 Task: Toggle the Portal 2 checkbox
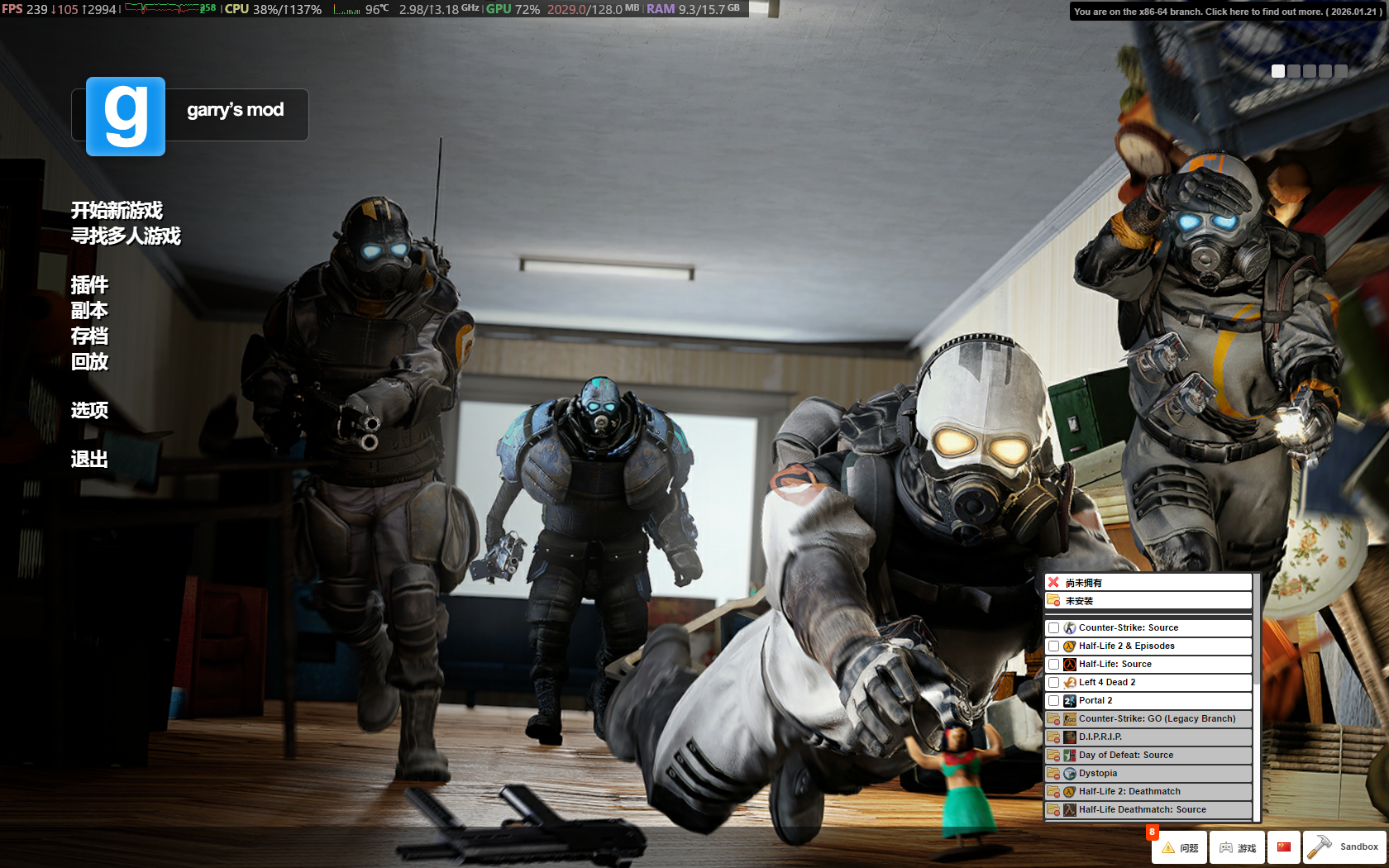pos(1053,701)
